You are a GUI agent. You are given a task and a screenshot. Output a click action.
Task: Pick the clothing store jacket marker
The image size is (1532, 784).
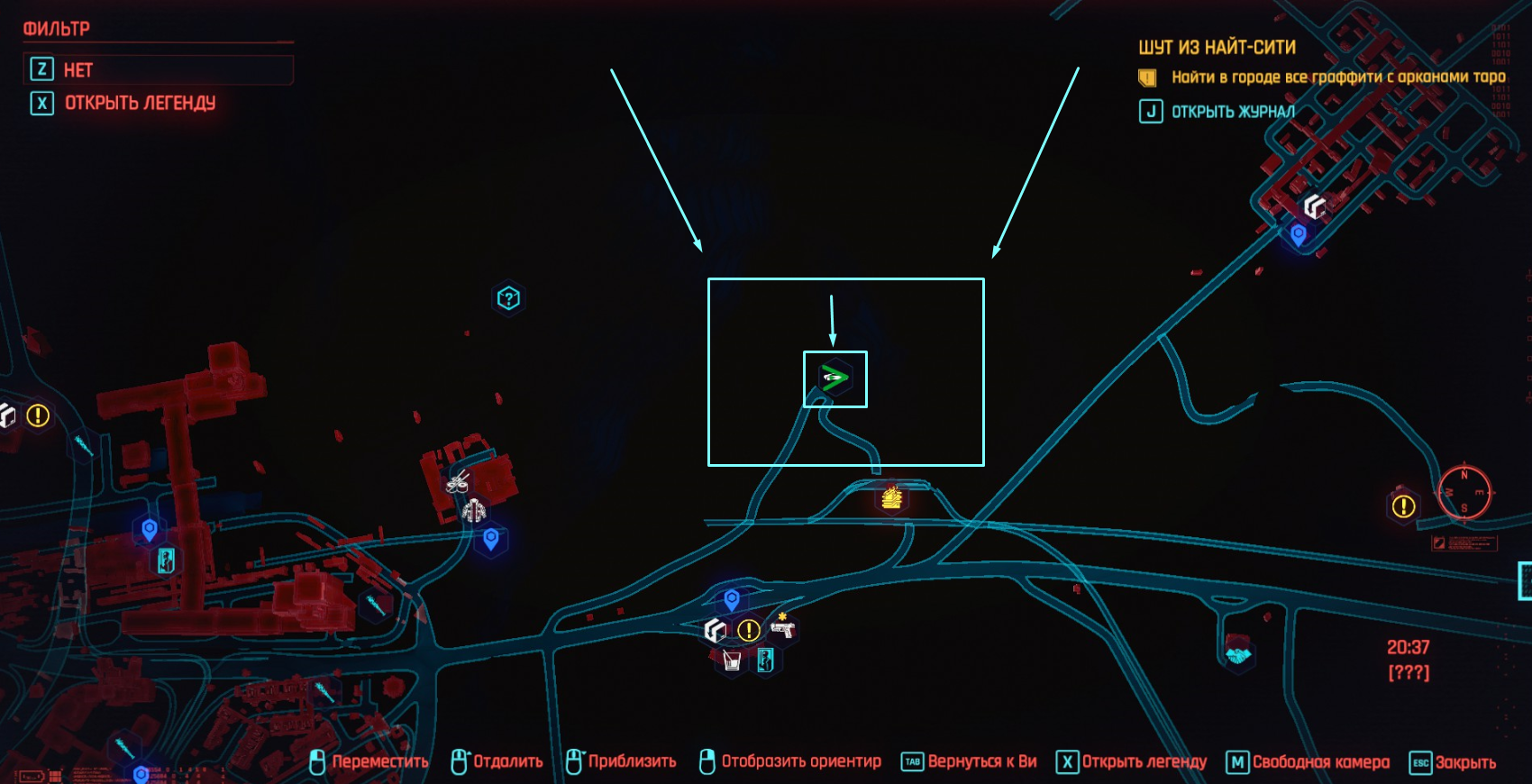click(474, 511)
